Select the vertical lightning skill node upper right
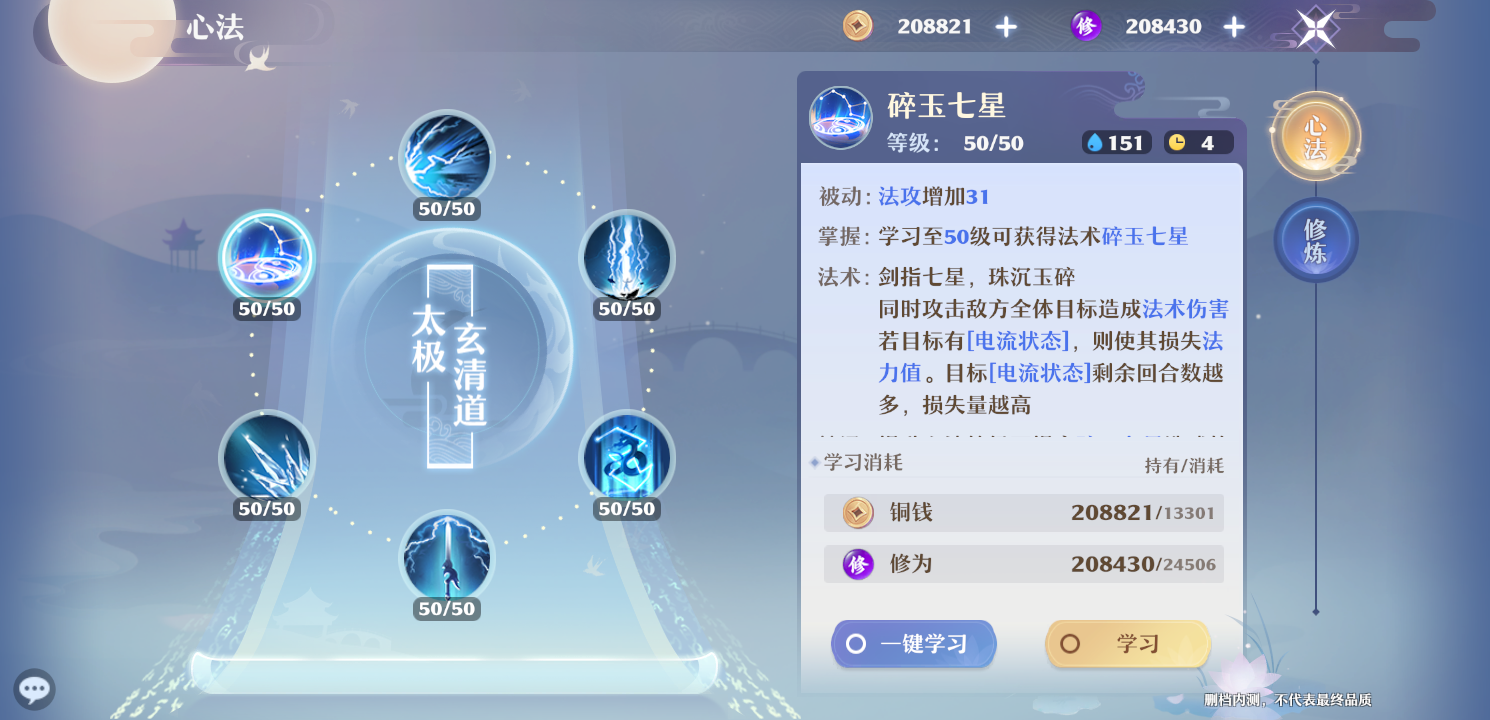The height and width of the screenshot is (720, 1490). (x=627, y=258)
